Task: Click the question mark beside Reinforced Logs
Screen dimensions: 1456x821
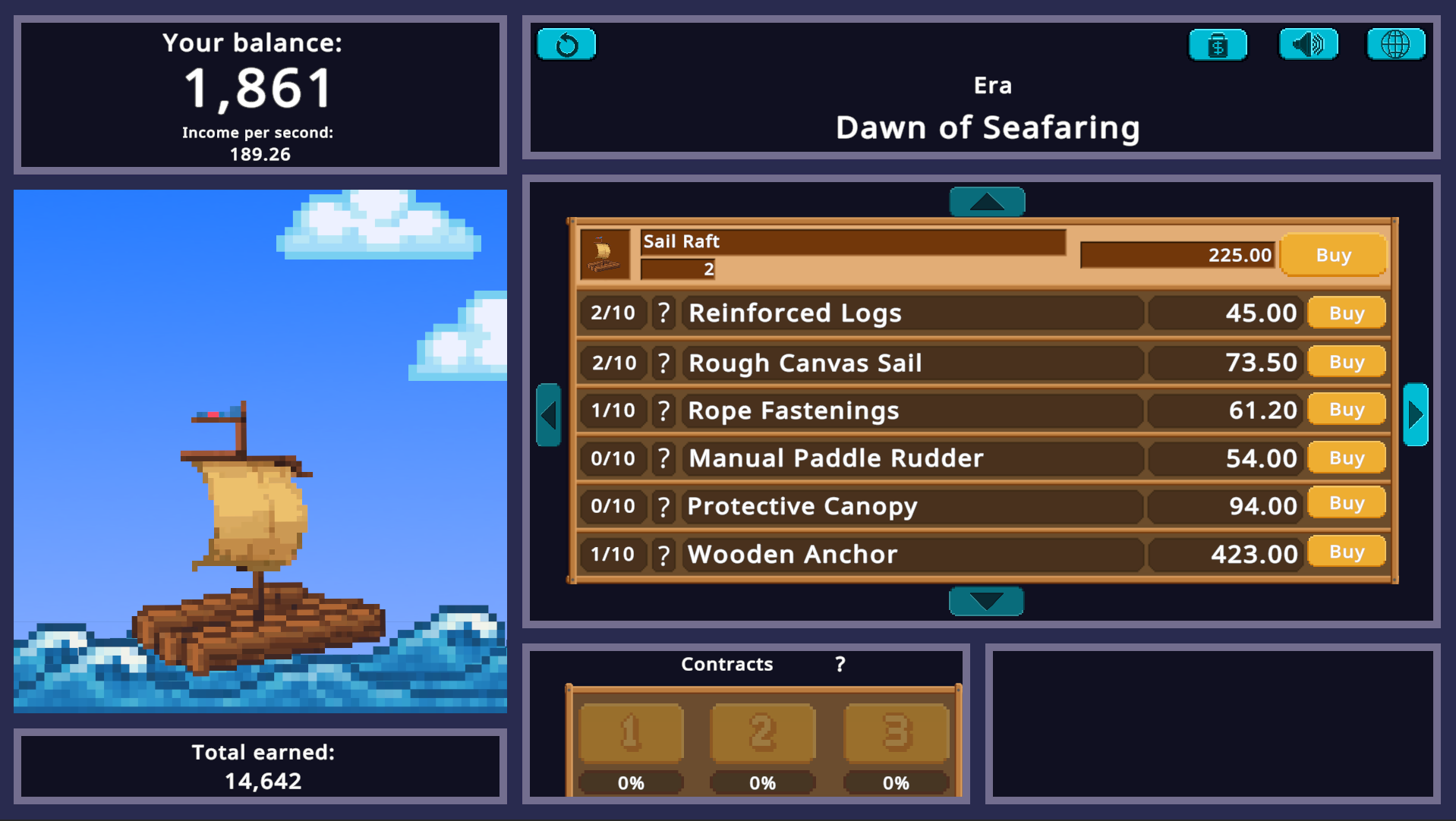Action: click(x=664, y=313)
